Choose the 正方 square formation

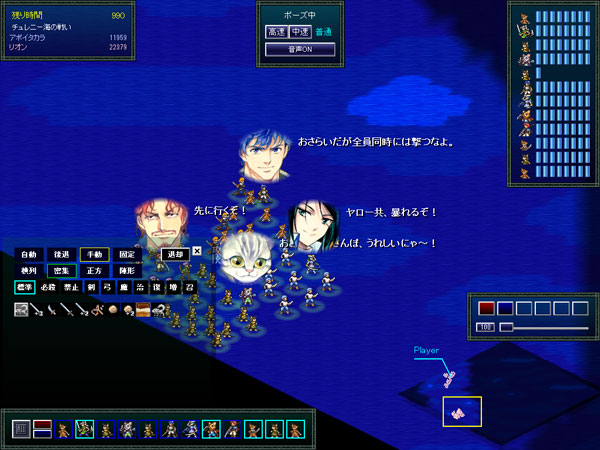pos(94,271)
